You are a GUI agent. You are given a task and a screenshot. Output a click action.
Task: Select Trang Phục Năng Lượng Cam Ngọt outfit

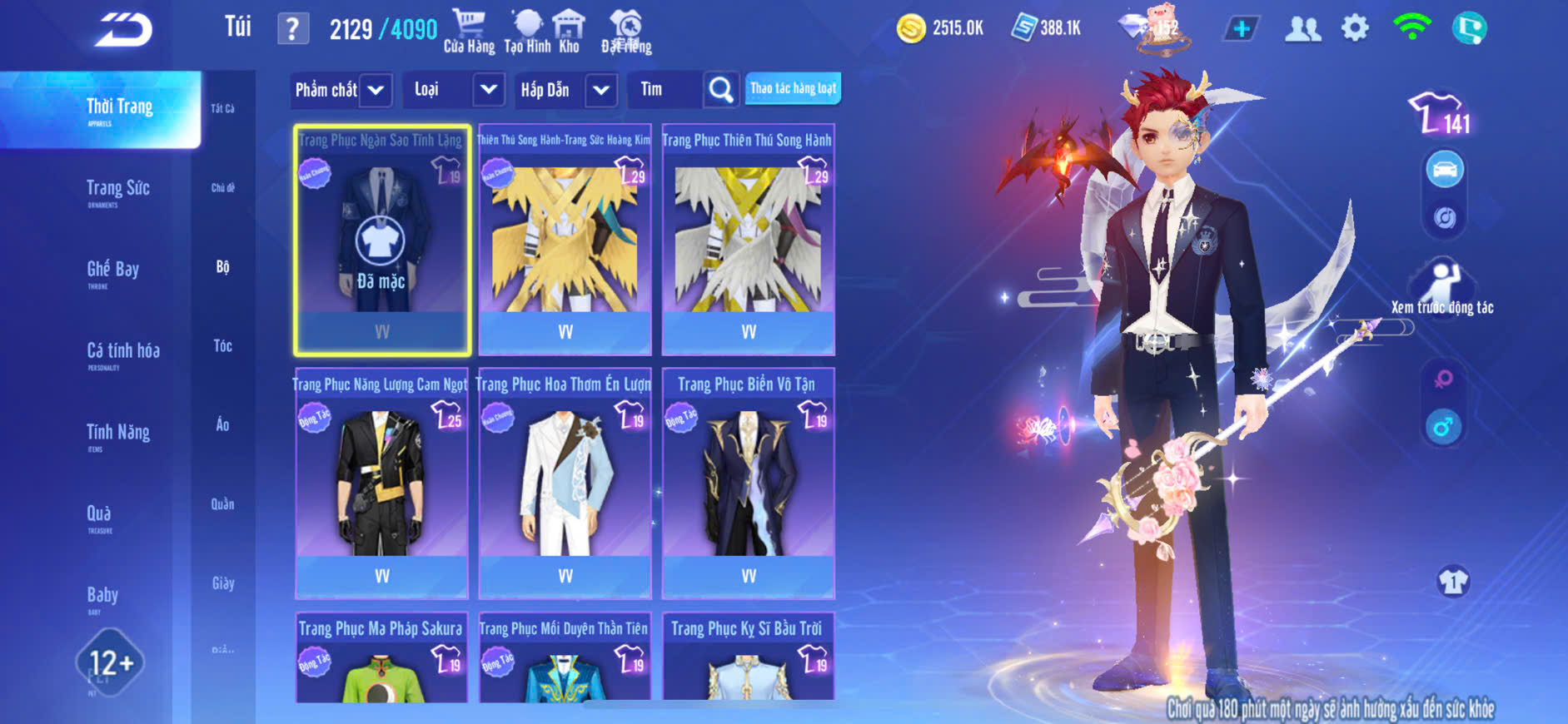(381, 483)
